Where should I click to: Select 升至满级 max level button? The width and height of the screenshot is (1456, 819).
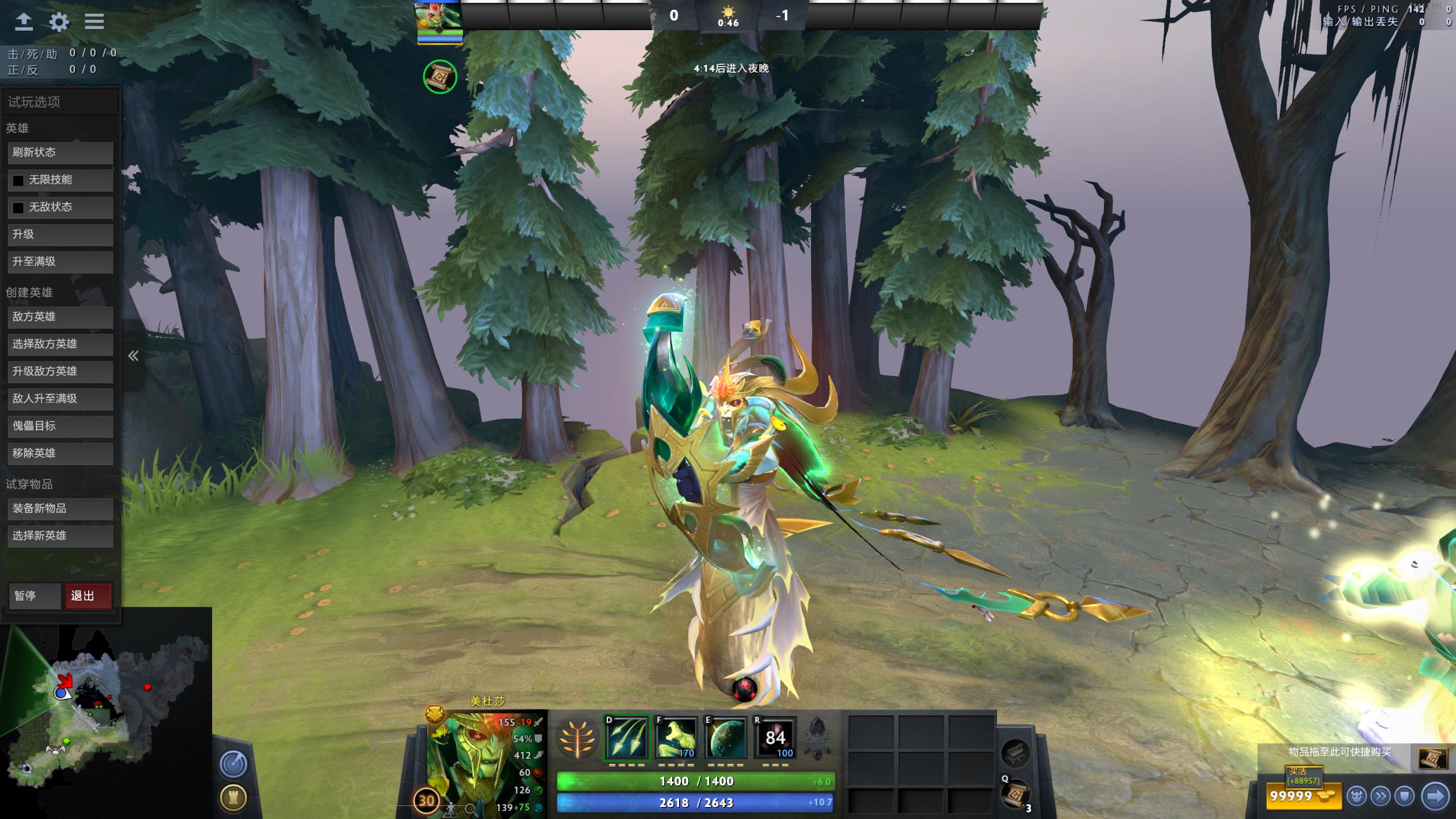60,262
